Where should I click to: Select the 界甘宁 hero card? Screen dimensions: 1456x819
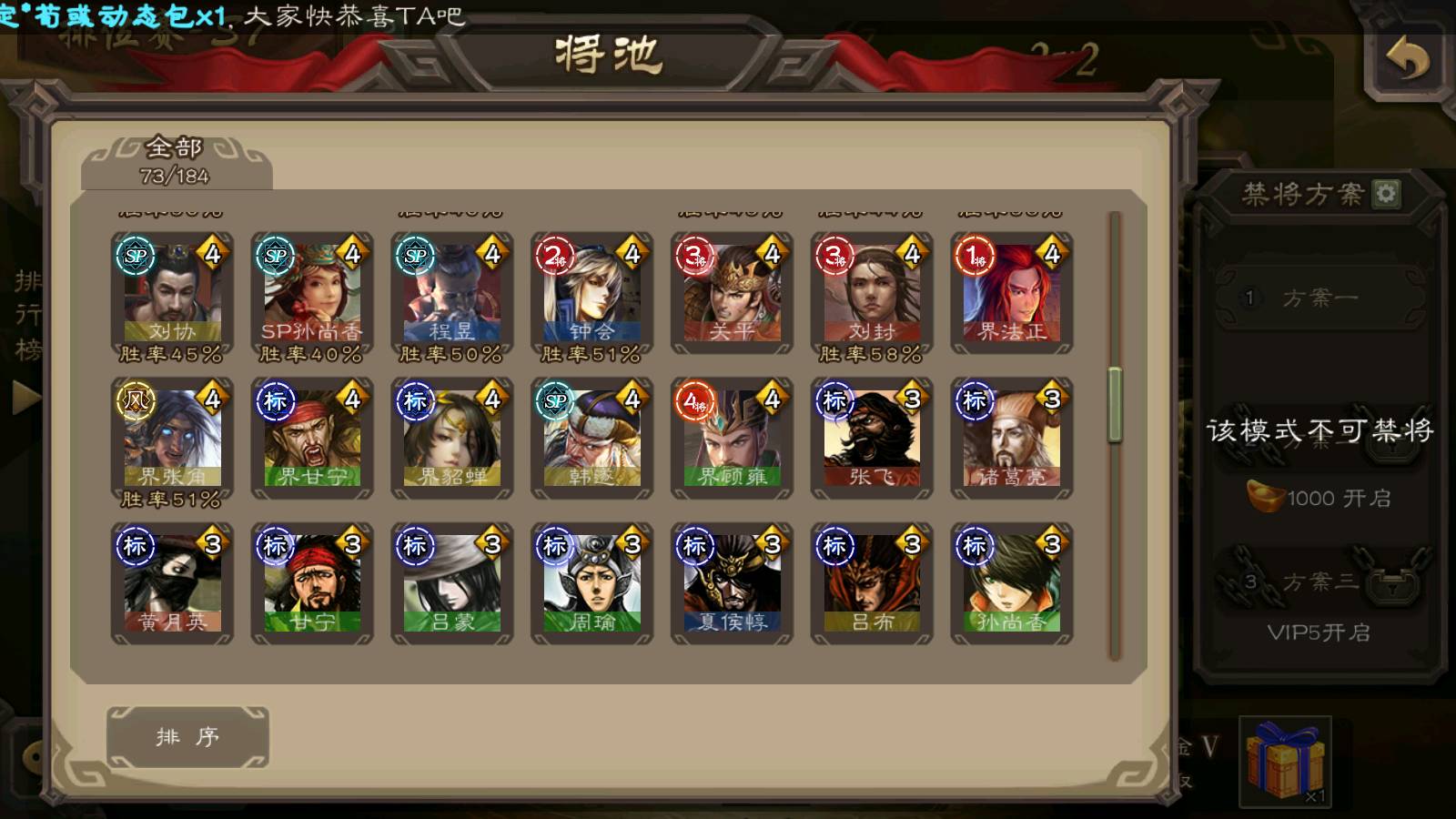coord(312,439)
